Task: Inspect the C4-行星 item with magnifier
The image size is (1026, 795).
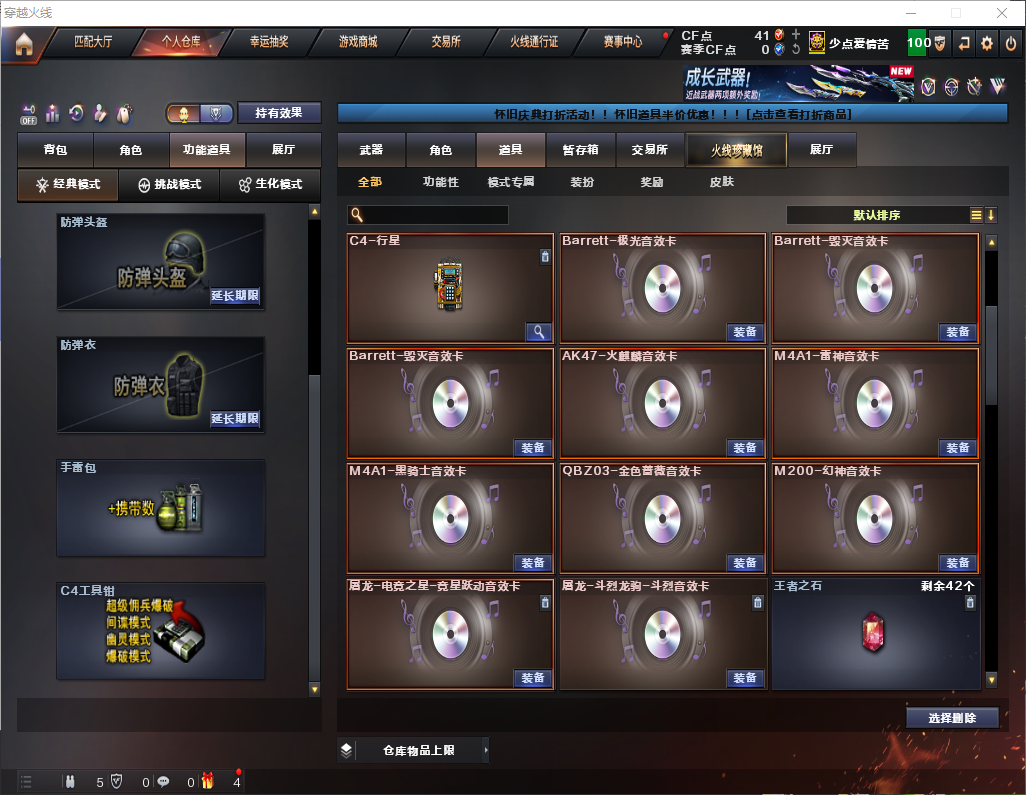Action: (x=538, y=332)
